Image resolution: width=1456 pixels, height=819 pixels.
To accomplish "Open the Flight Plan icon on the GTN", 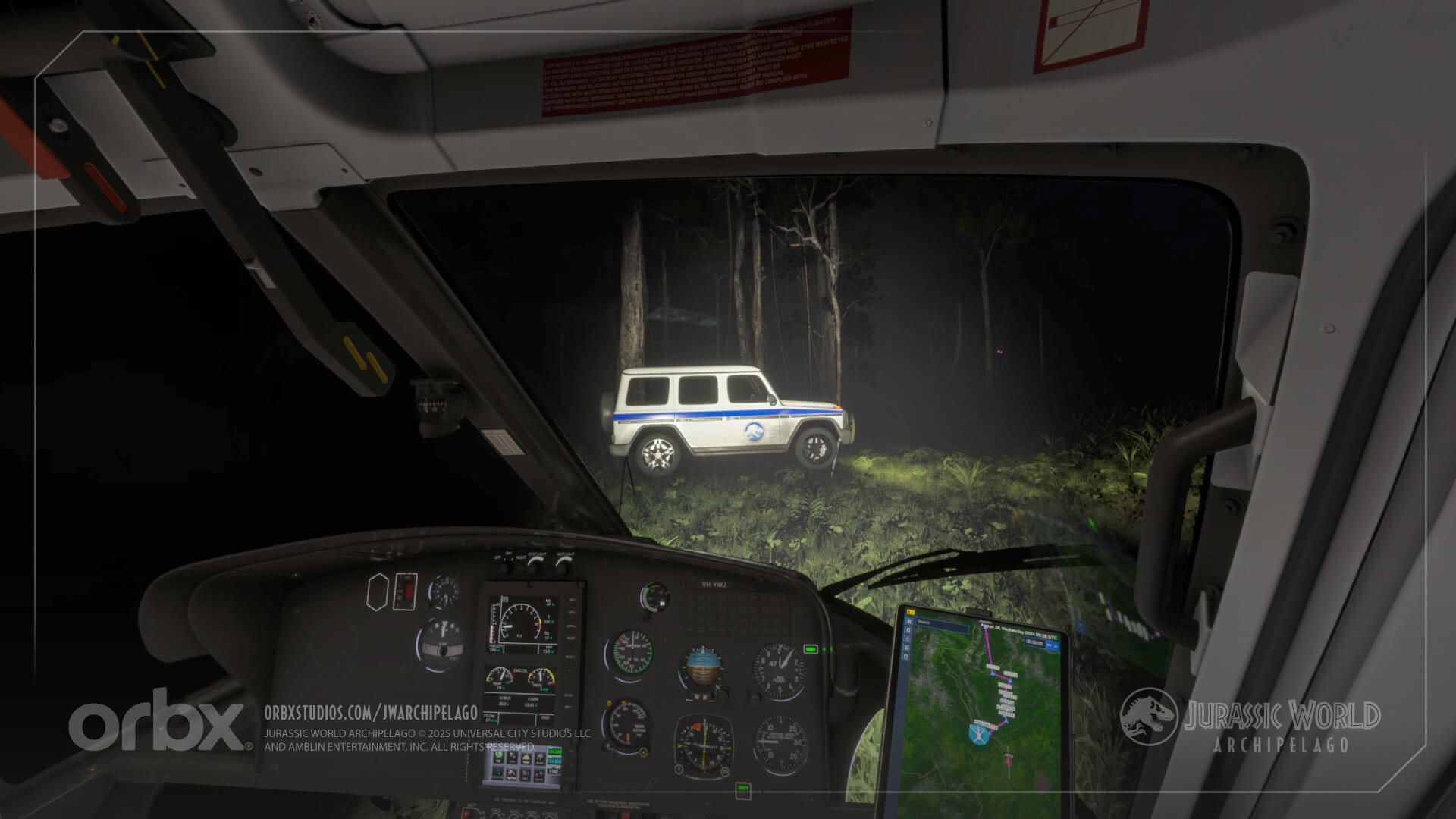I will tap(510, 775).
